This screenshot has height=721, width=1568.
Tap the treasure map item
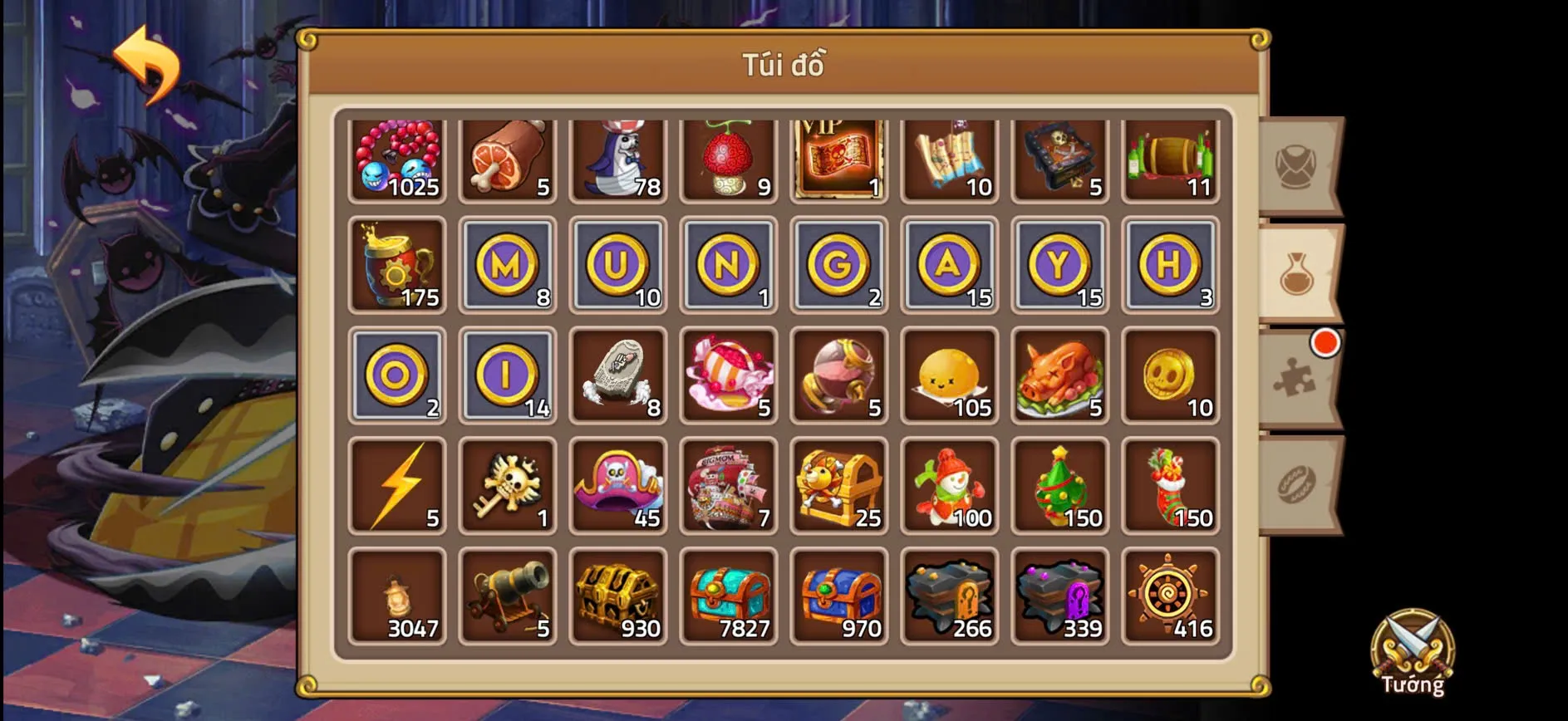949,158
